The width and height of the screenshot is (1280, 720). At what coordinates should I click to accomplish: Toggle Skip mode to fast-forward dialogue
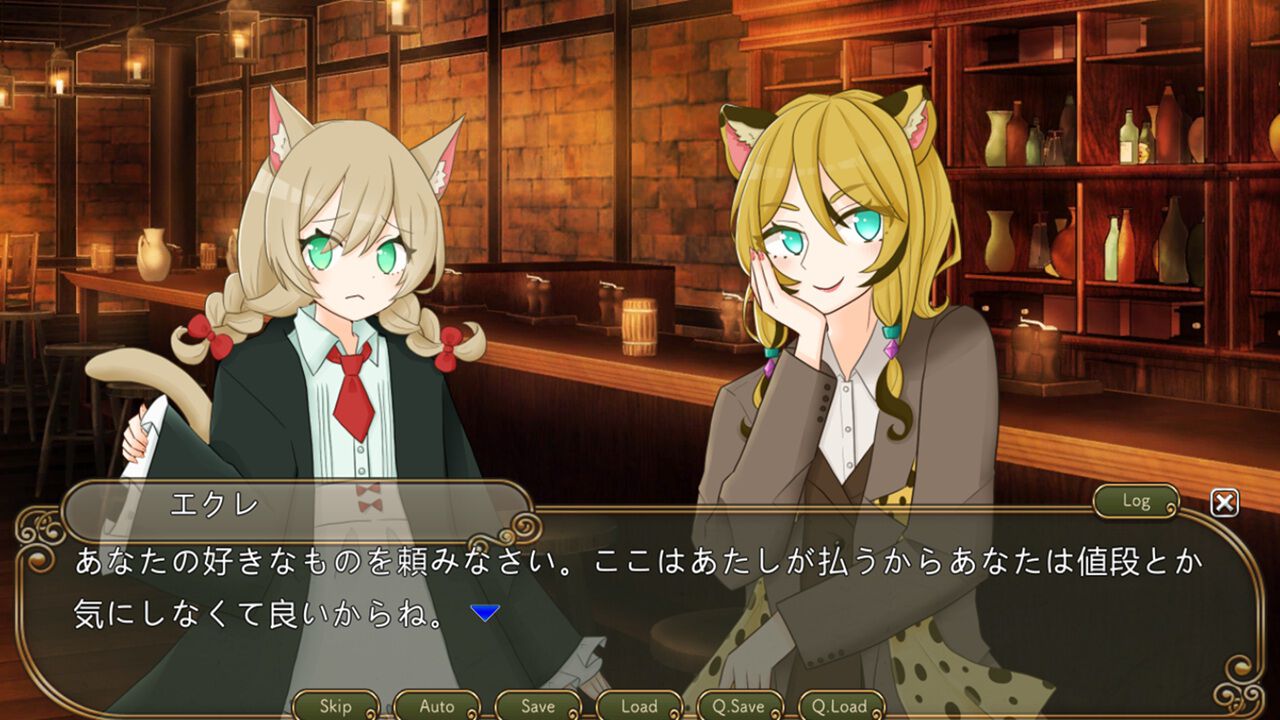tap(335, 706)
